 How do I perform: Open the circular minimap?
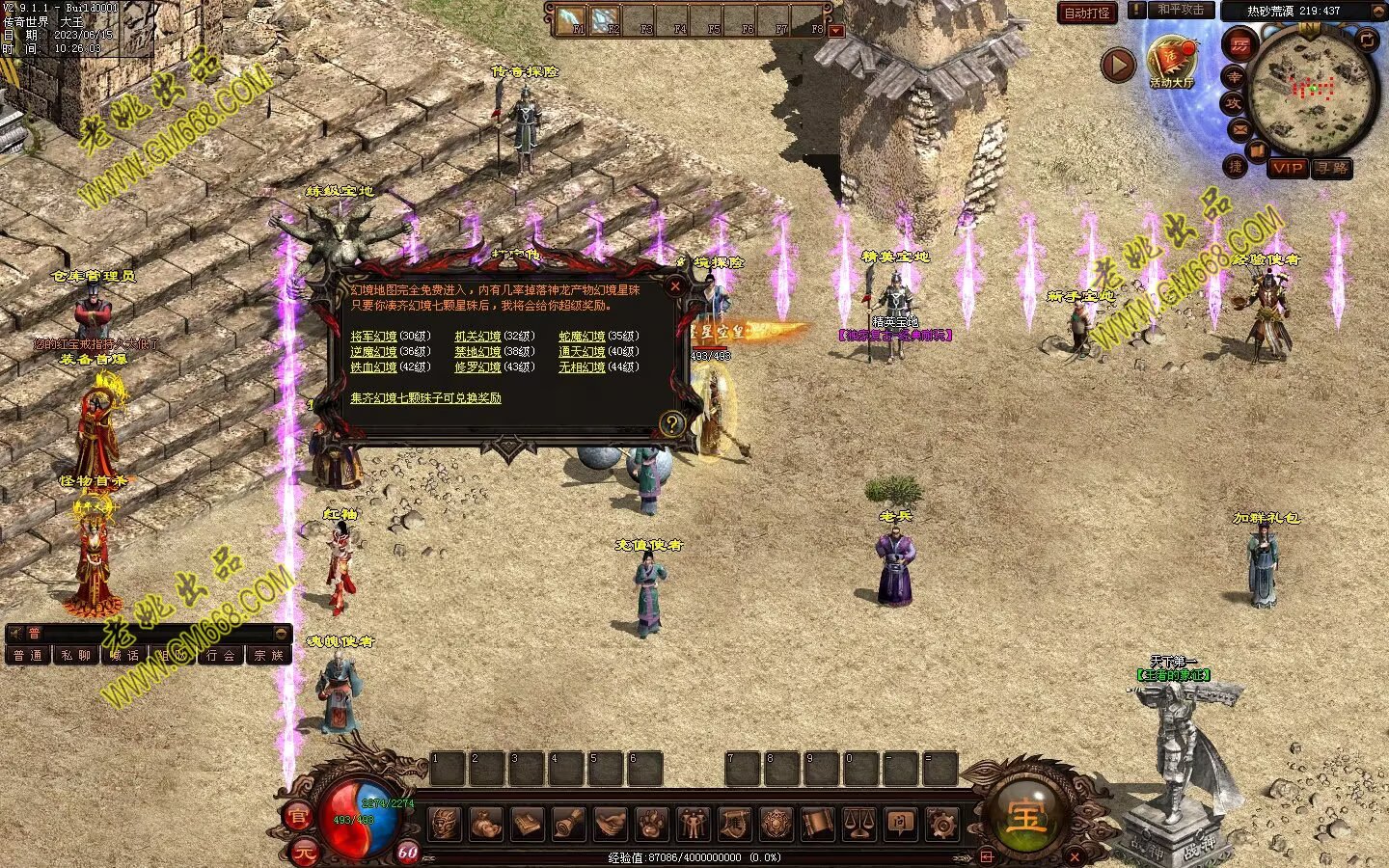click(x=1313, y=90)
